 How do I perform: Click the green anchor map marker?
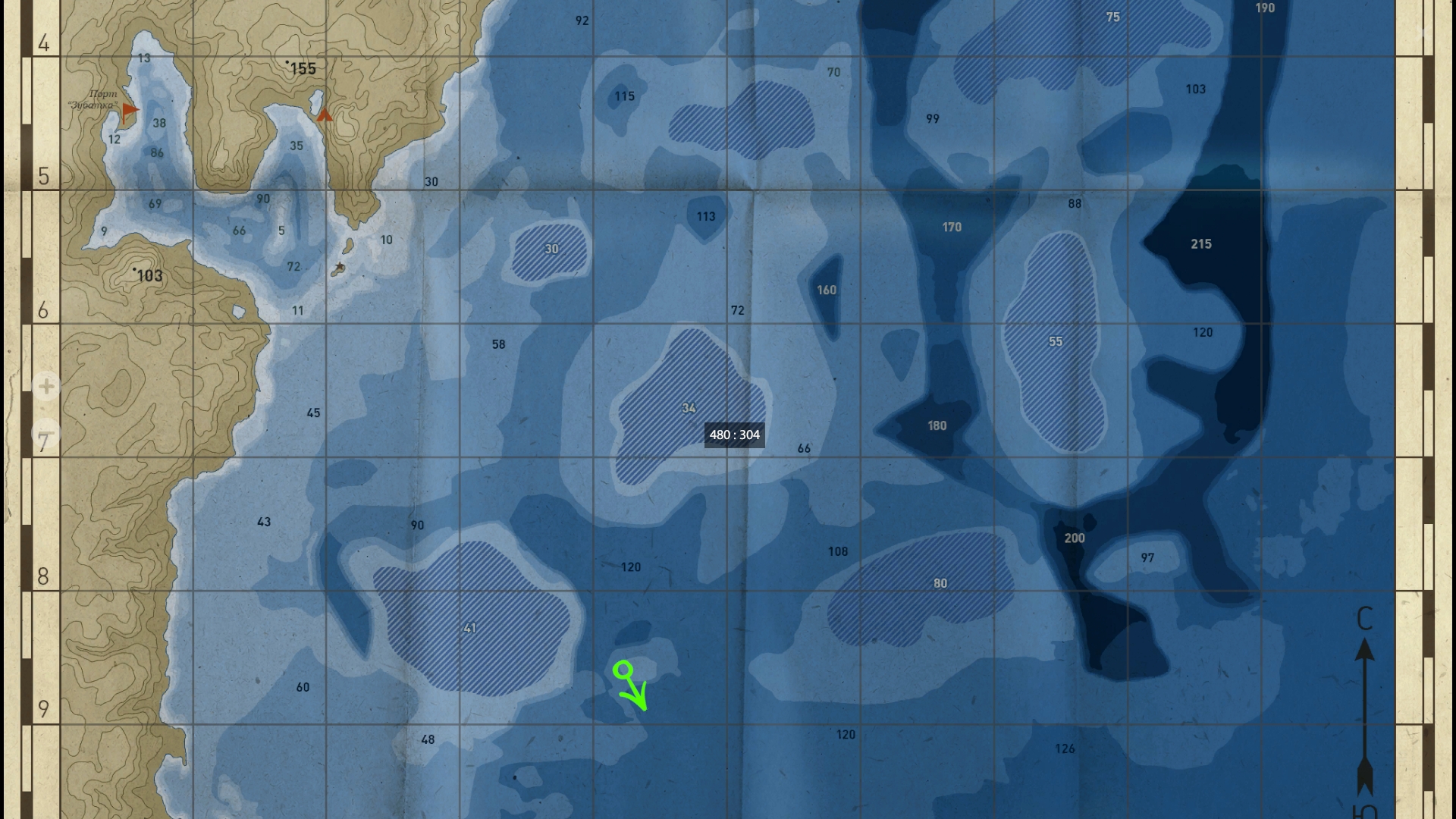(623, 670)
